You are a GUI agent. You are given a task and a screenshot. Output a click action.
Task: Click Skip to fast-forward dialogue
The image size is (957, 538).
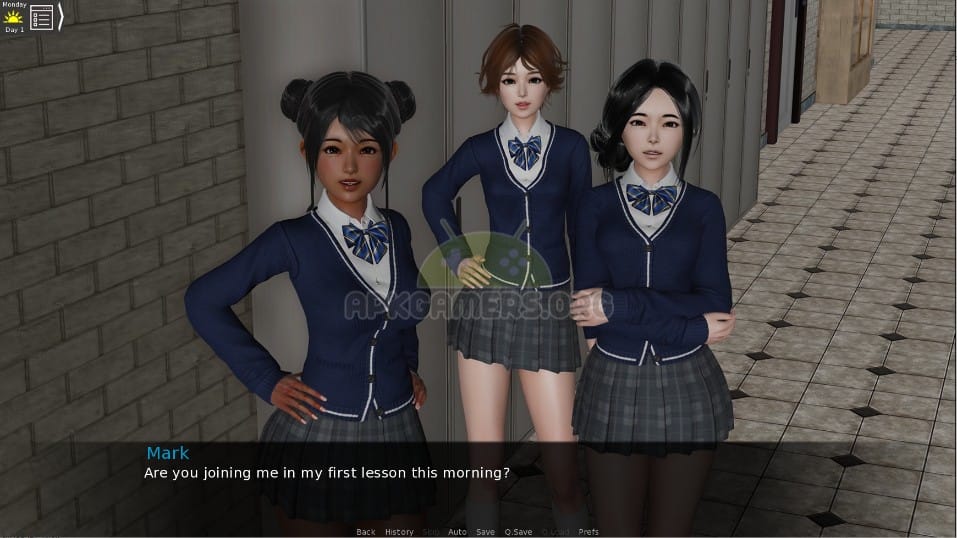coord(431,532)
